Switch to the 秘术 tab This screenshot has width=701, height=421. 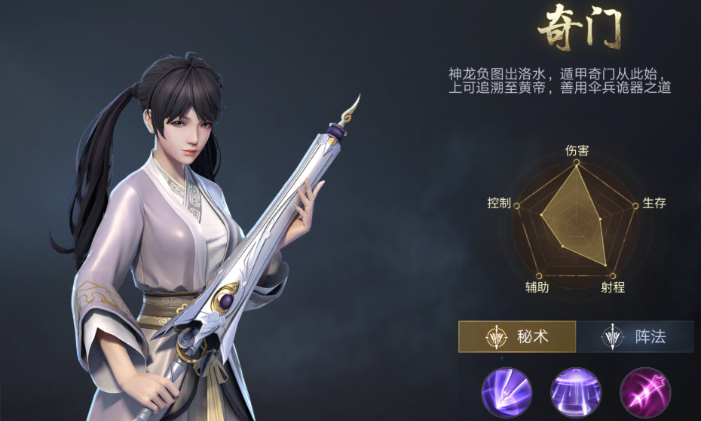[x=517, y=337]
